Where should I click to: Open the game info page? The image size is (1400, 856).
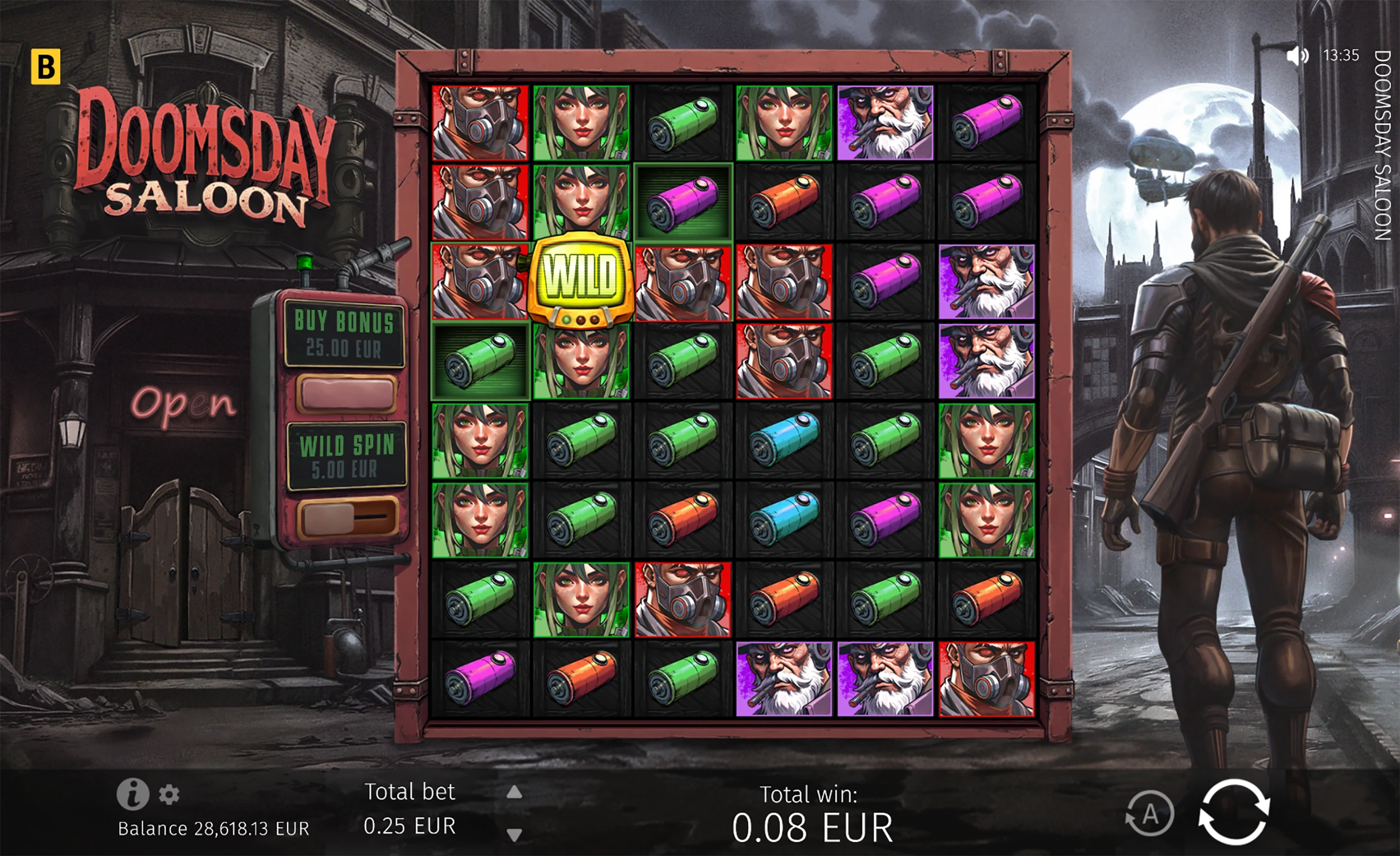point(132,794)
